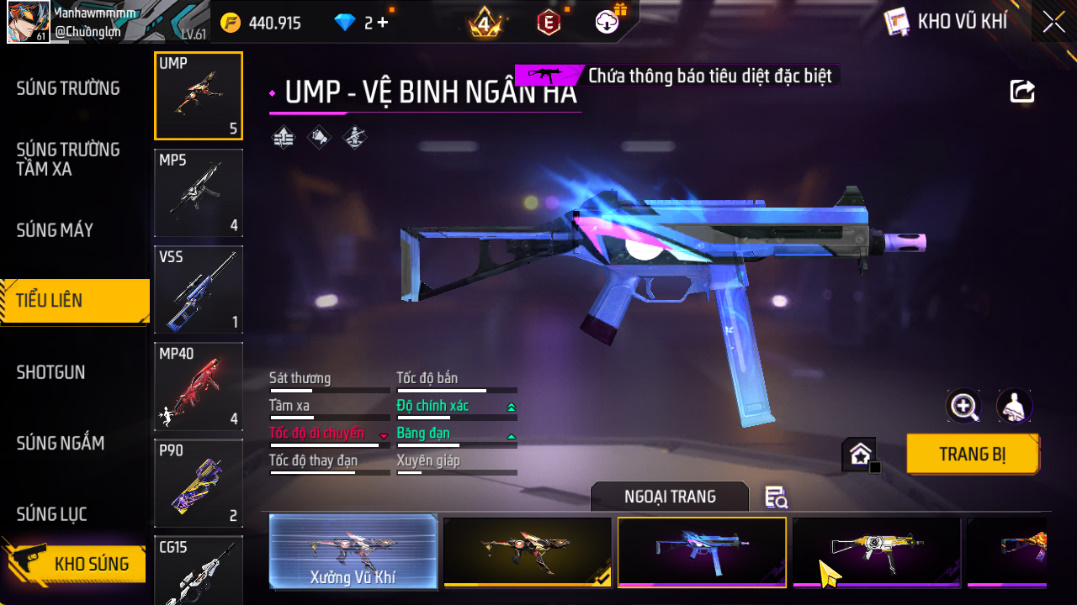Open the Xưởng Vũ Khí skin tile

click(354, 551)
